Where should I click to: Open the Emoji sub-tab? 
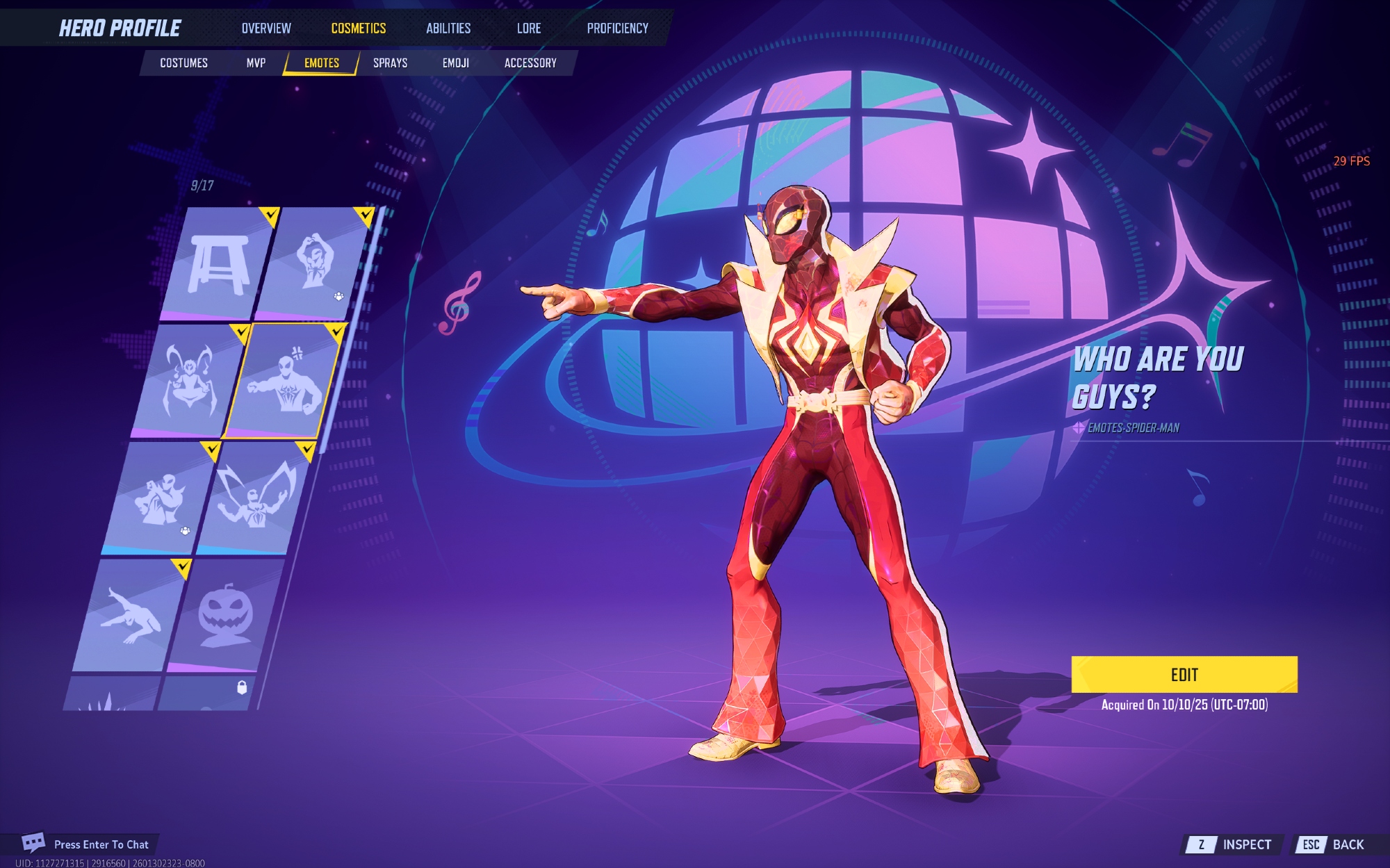point(455,63)
